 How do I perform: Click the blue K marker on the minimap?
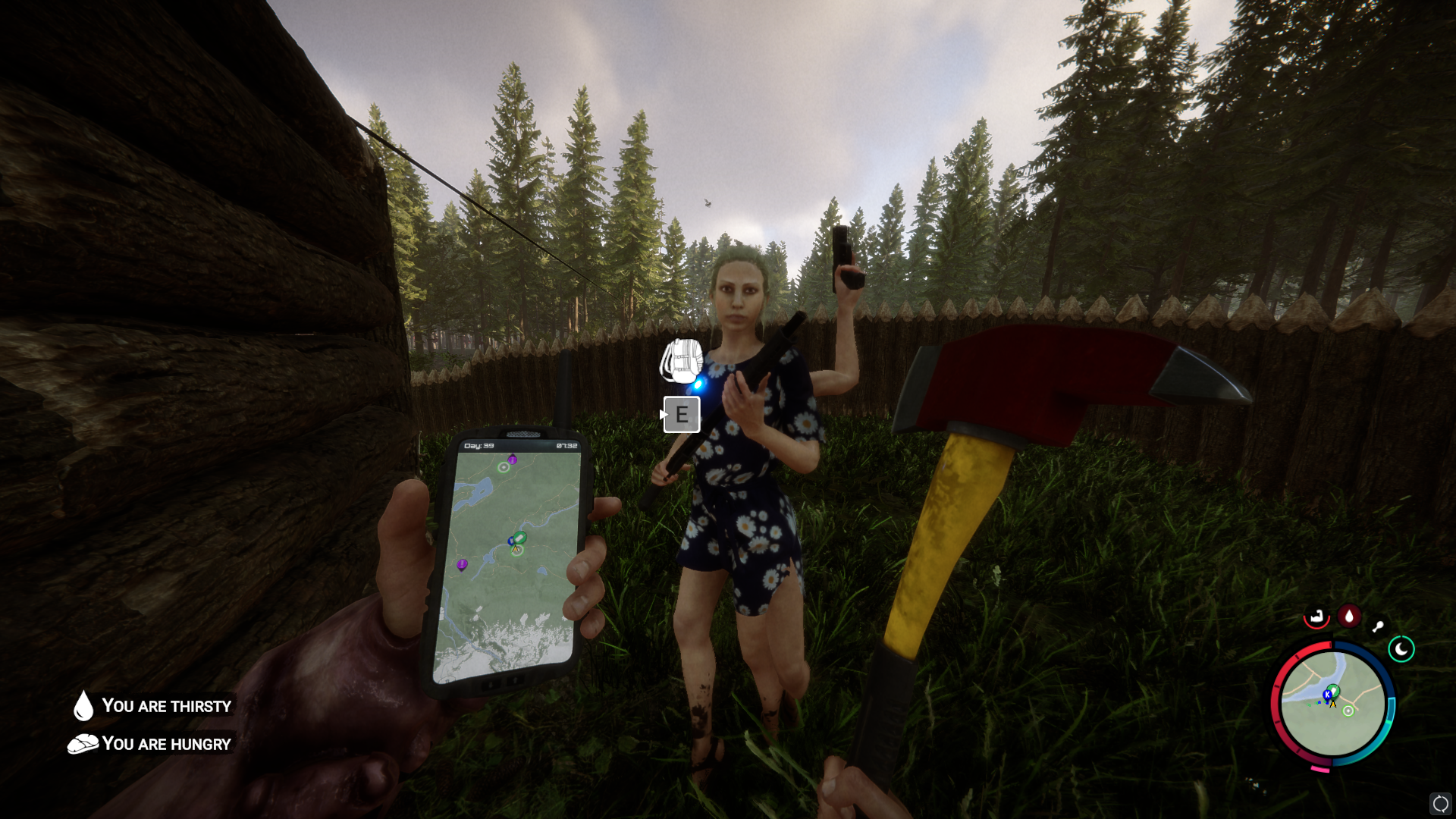click(1328, 695)
